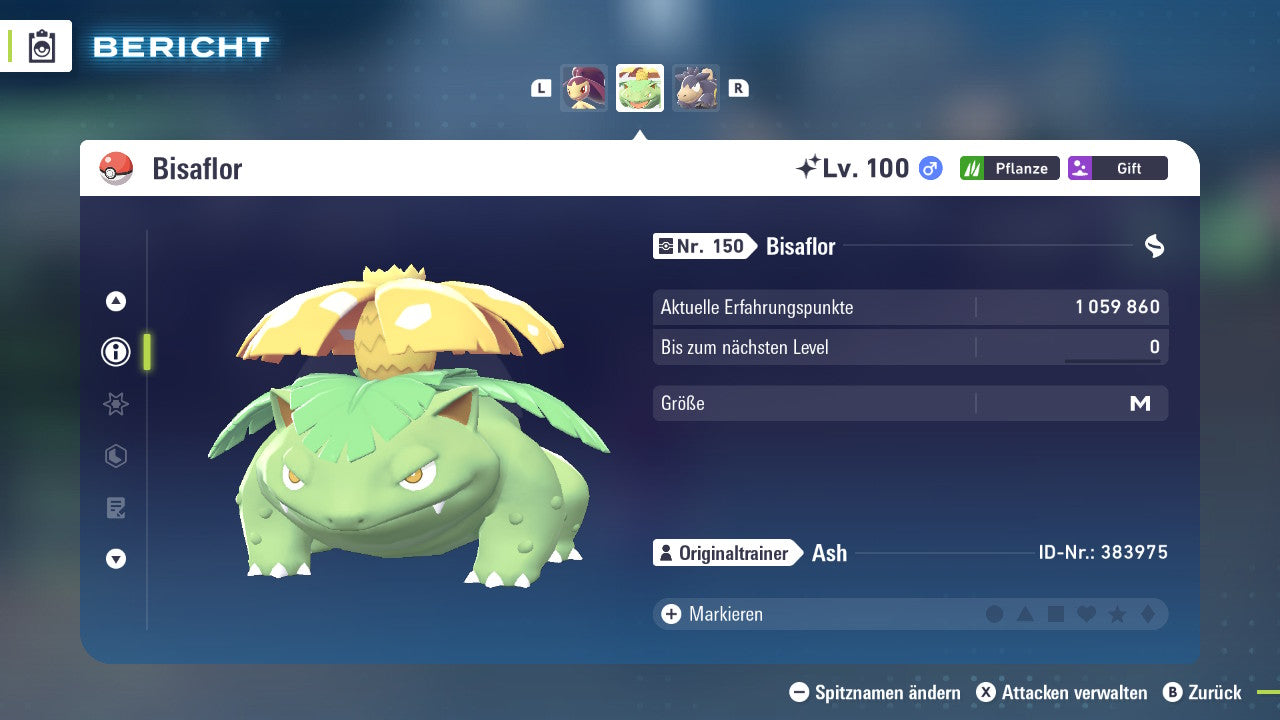Select the star stats page icon
Image resolution: width=1280 pixels, height=720 pixels.
(x=115, y=404)
